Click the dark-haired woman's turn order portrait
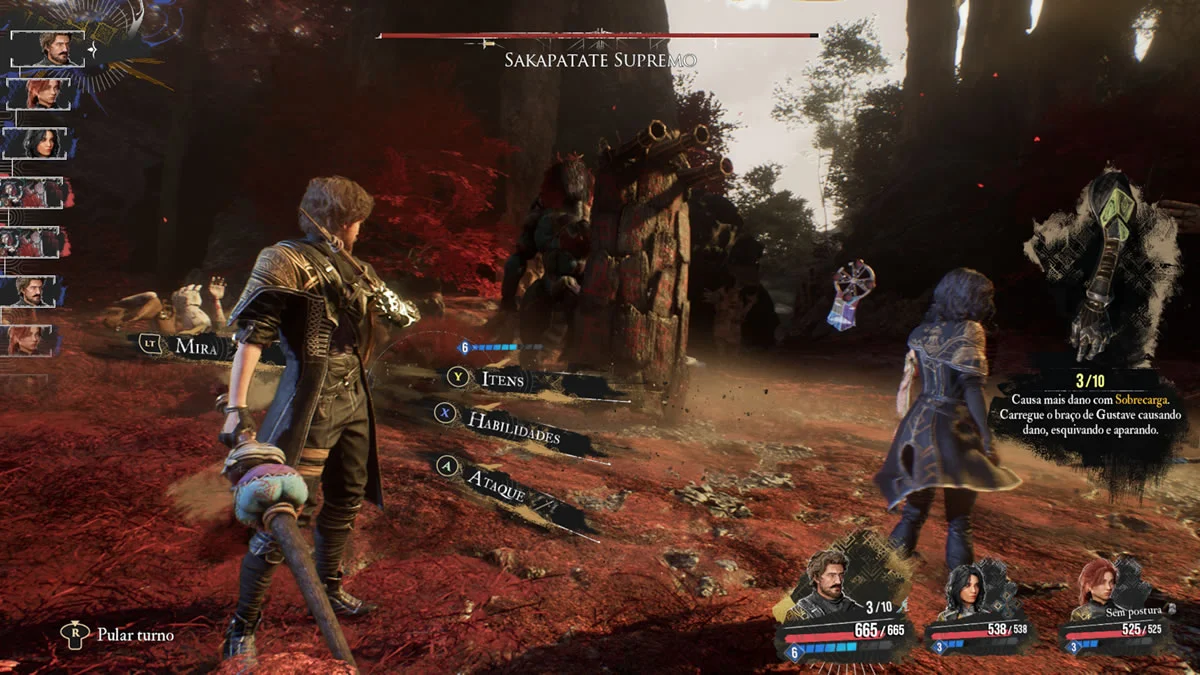Image resolution: width=1200 pixels, height=675 pixels. pyautogui.click(x=38, y=142)
